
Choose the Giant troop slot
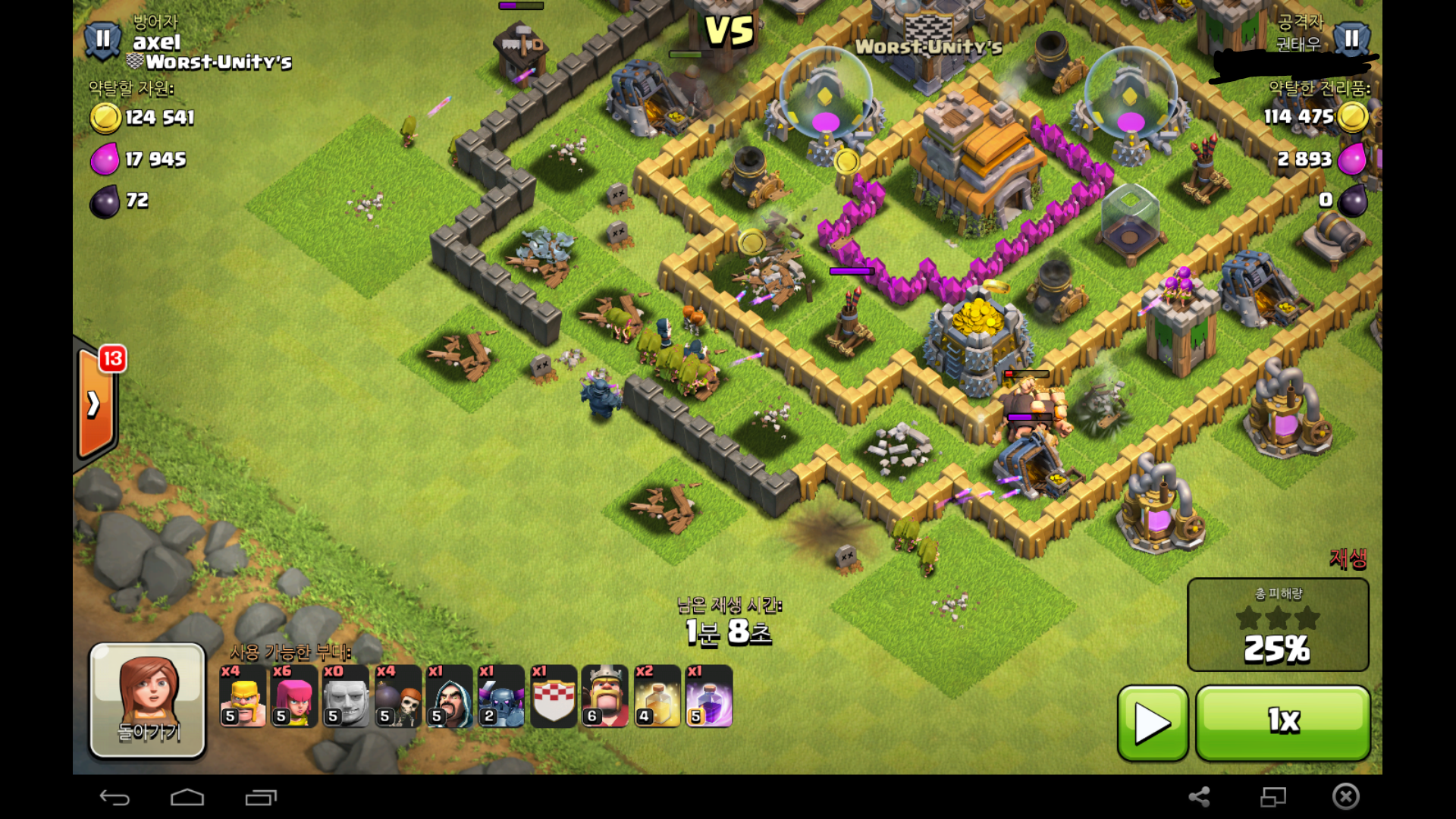tap(346, 697)
